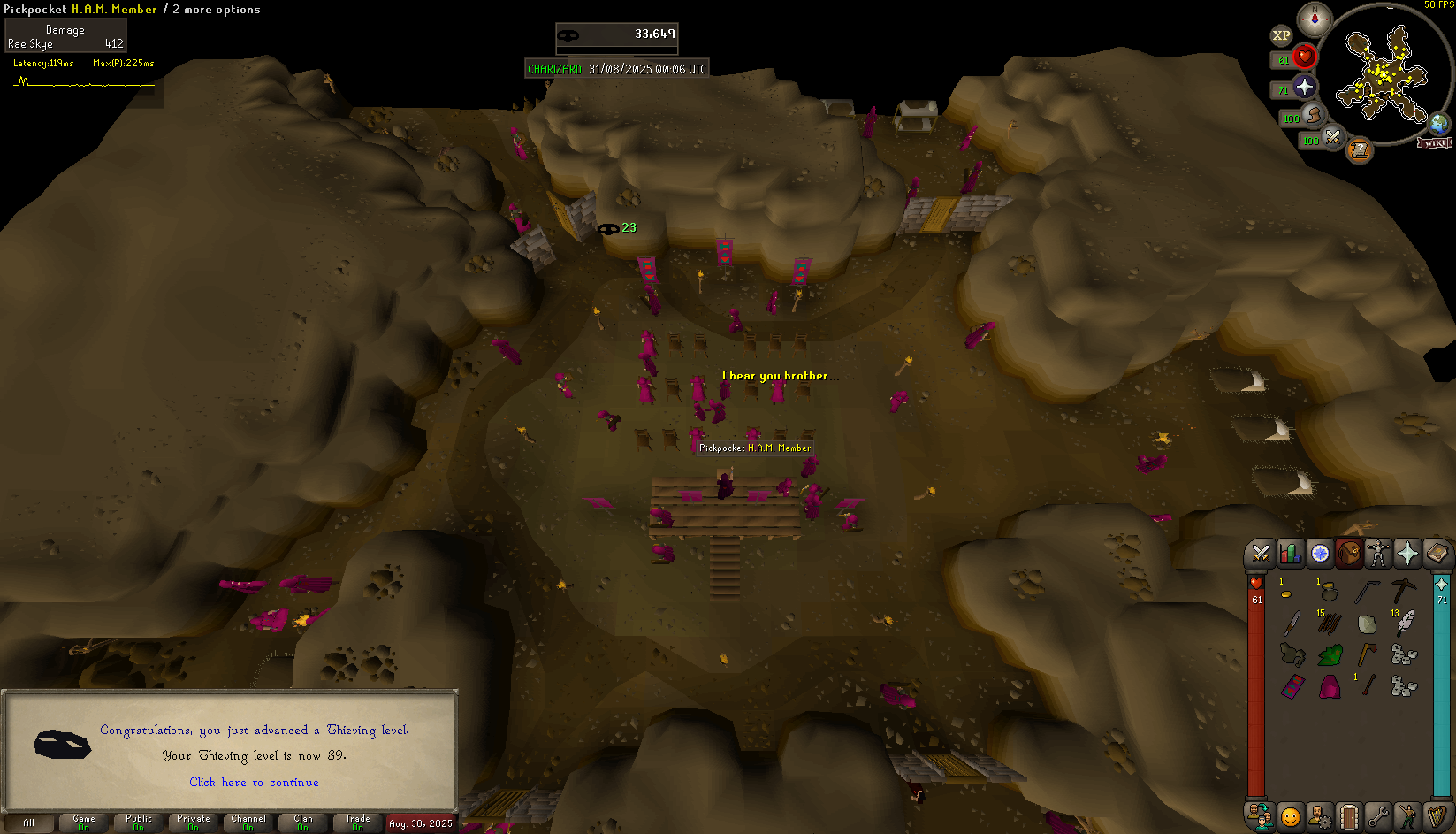Open the Logout door tab
Screen dimensions: 1456x834
[x=1348, y=815]
